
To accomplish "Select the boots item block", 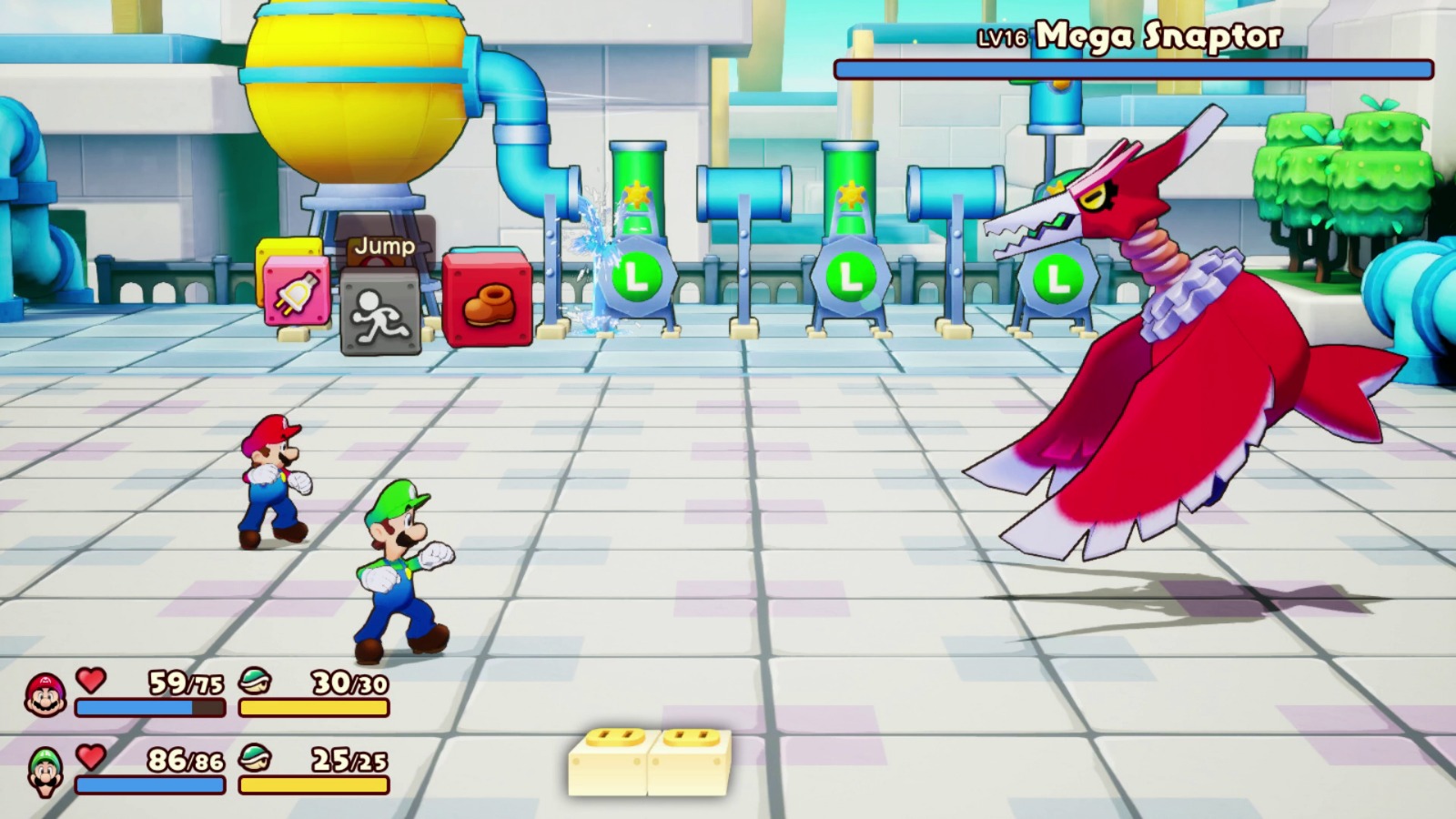I will point(490,298).
